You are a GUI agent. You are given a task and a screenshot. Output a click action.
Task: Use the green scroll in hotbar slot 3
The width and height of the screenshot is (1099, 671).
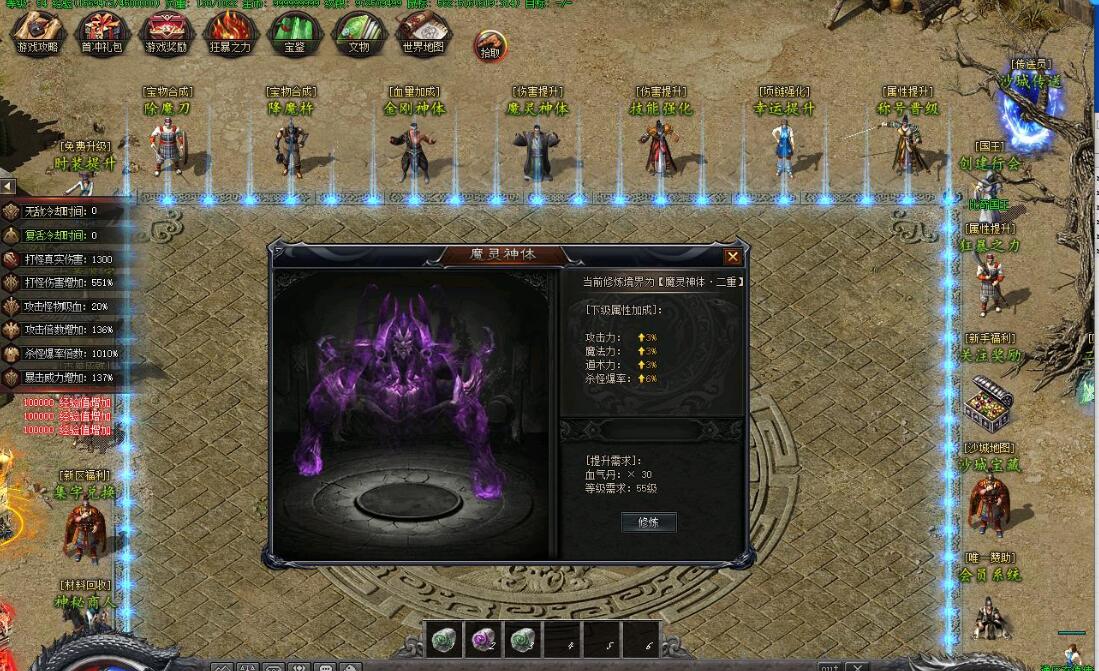pos(523,639)
